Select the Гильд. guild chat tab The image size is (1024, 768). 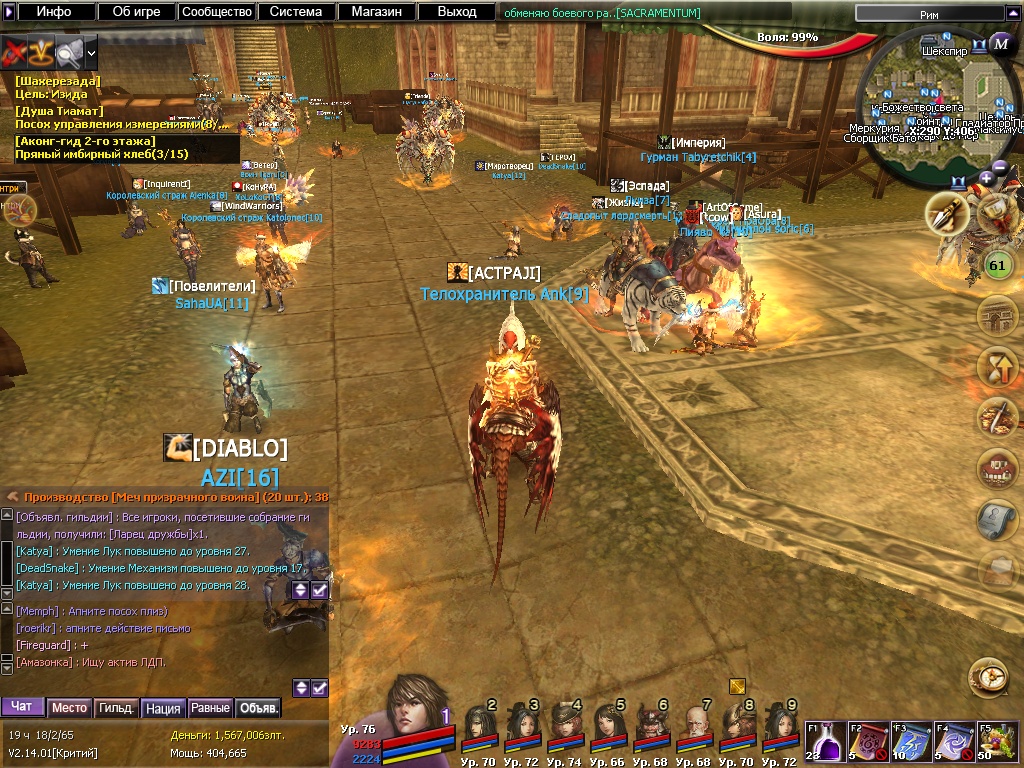point(116,708)
